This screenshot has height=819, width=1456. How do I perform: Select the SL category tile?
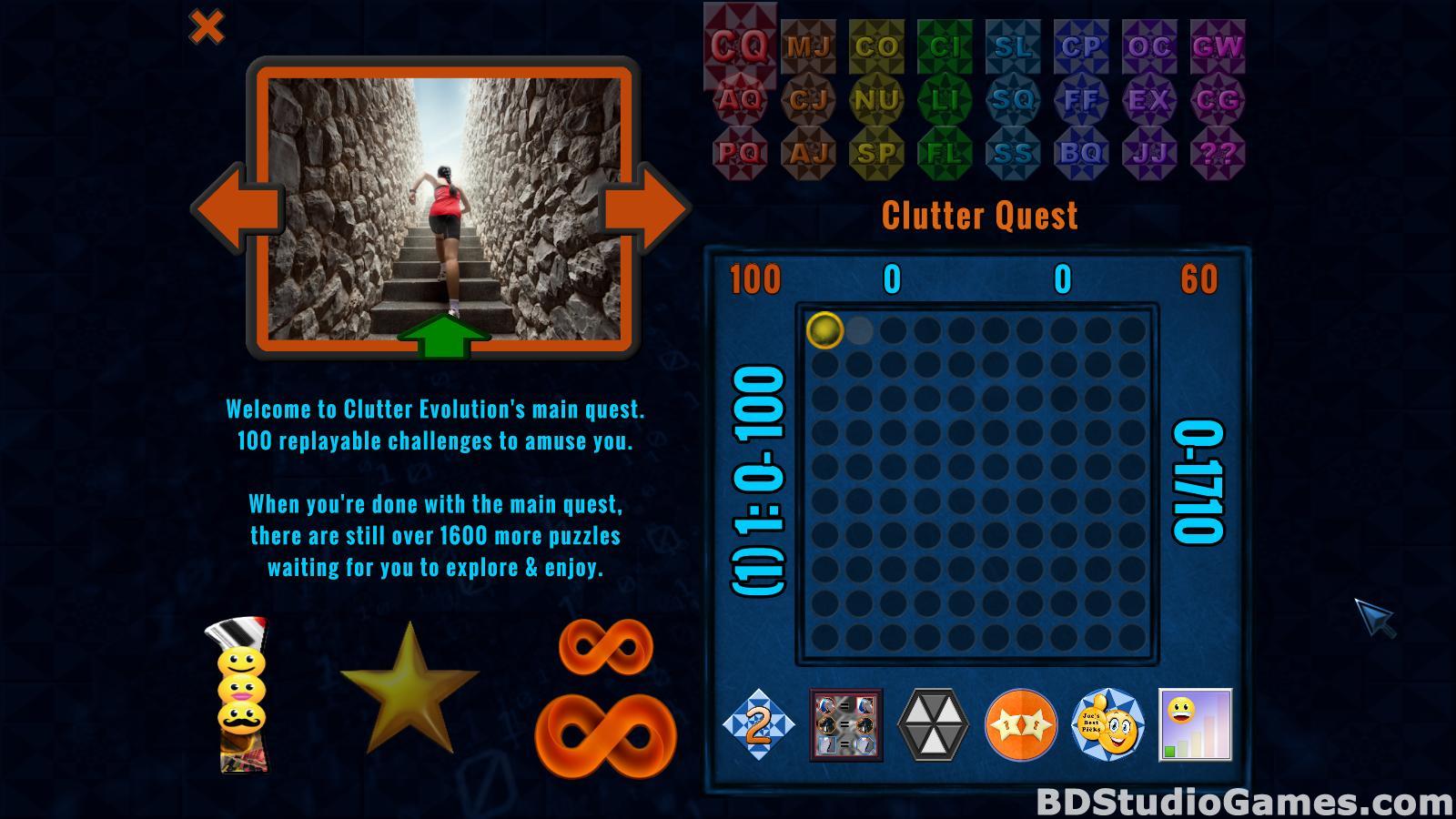1013,45
